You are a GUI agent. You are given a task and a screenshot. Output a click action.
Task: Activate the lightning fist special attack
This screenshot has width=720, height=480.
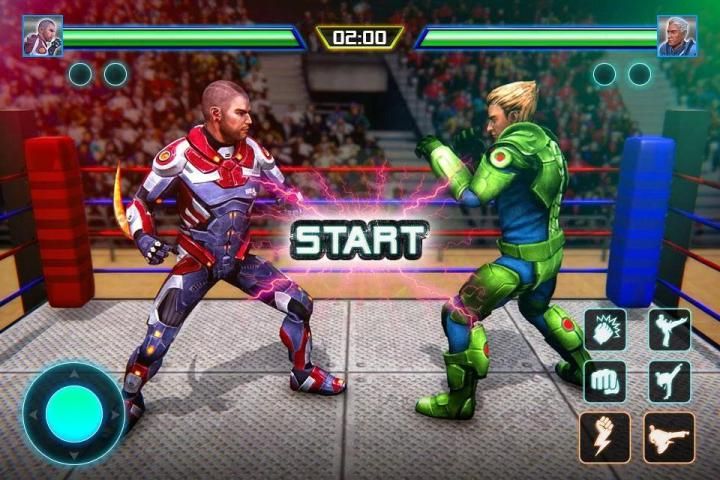click(605, 437)
